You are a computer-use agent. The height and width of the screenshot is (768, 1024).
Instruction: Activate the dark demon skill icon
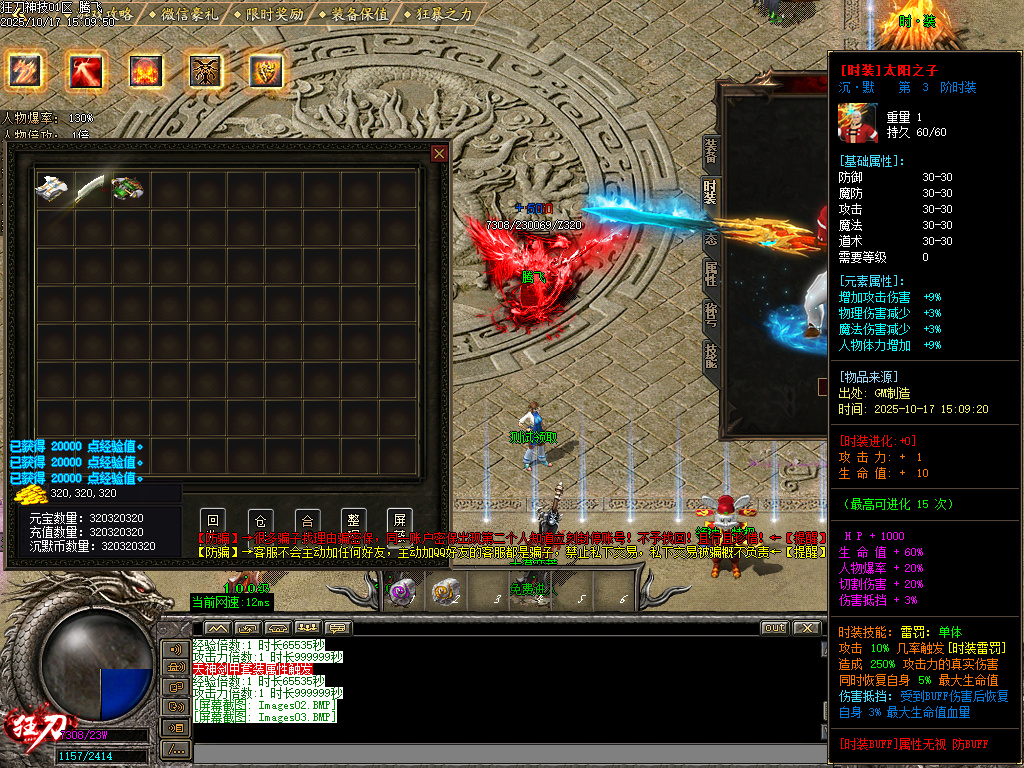click(x=206, y=70)
